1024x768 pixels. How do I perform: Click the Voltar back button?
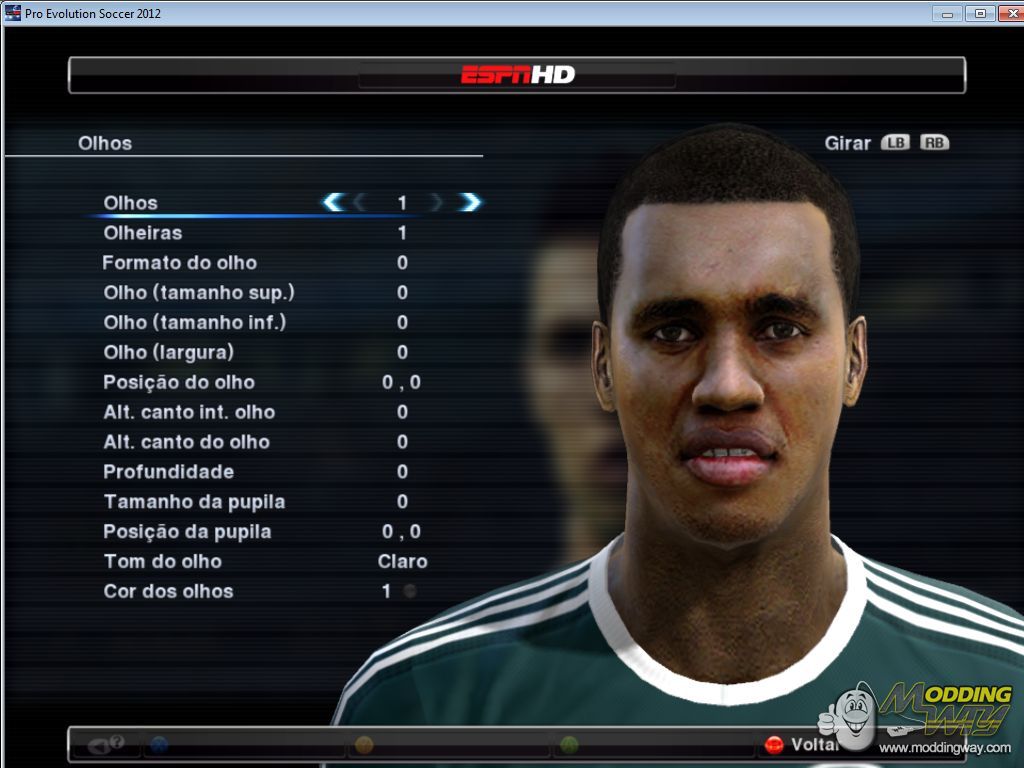click(800, 745)
